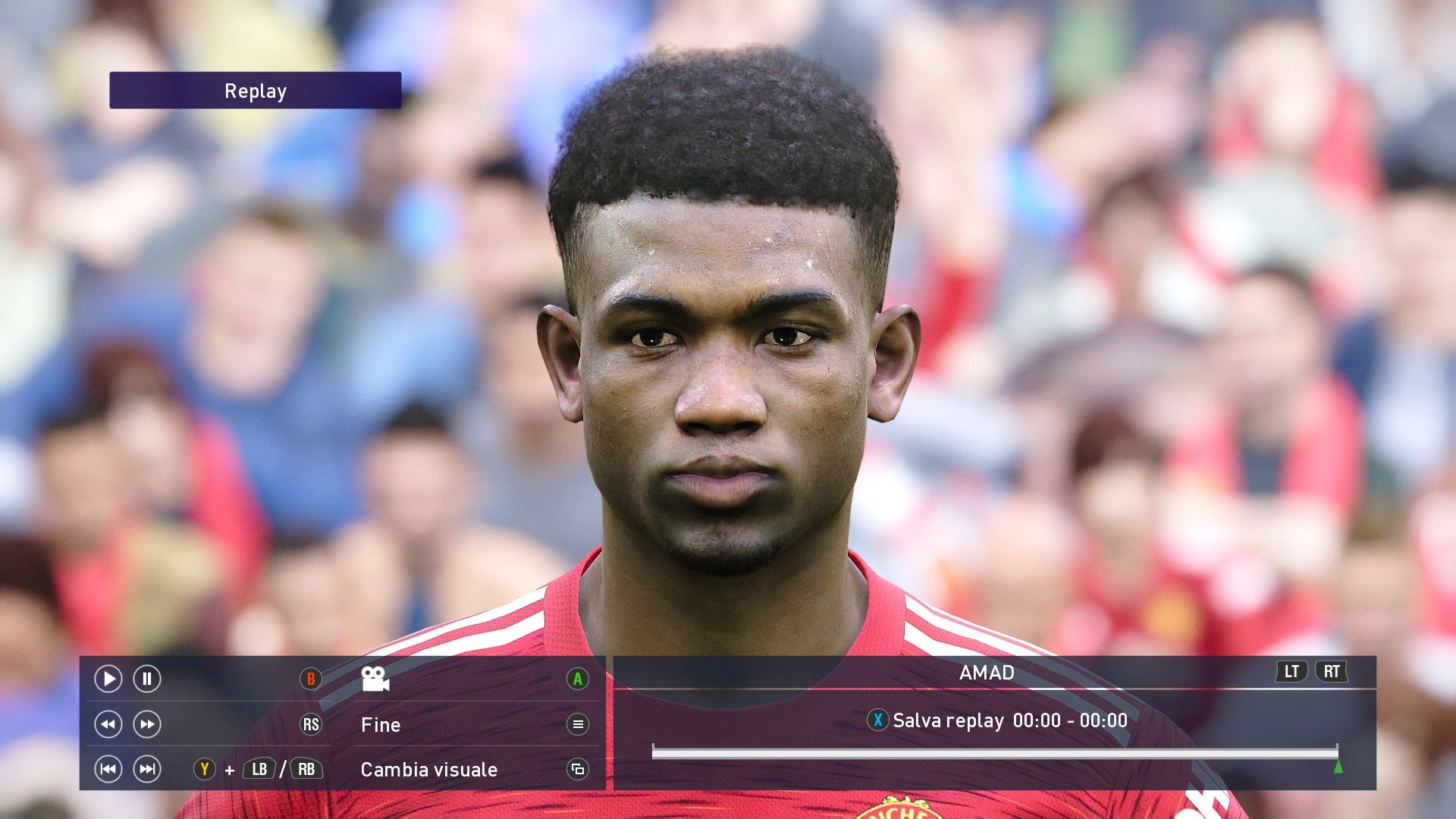
Task: Fast forward the replay
Action: [x=147, y=724]
